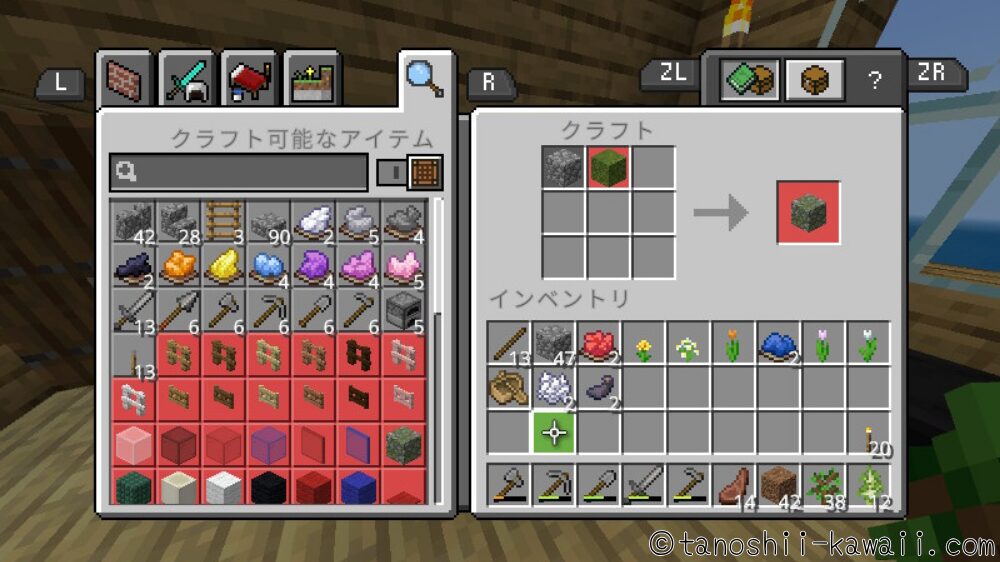Open the grass block nature tab
1000x562 pixels.
312,80
